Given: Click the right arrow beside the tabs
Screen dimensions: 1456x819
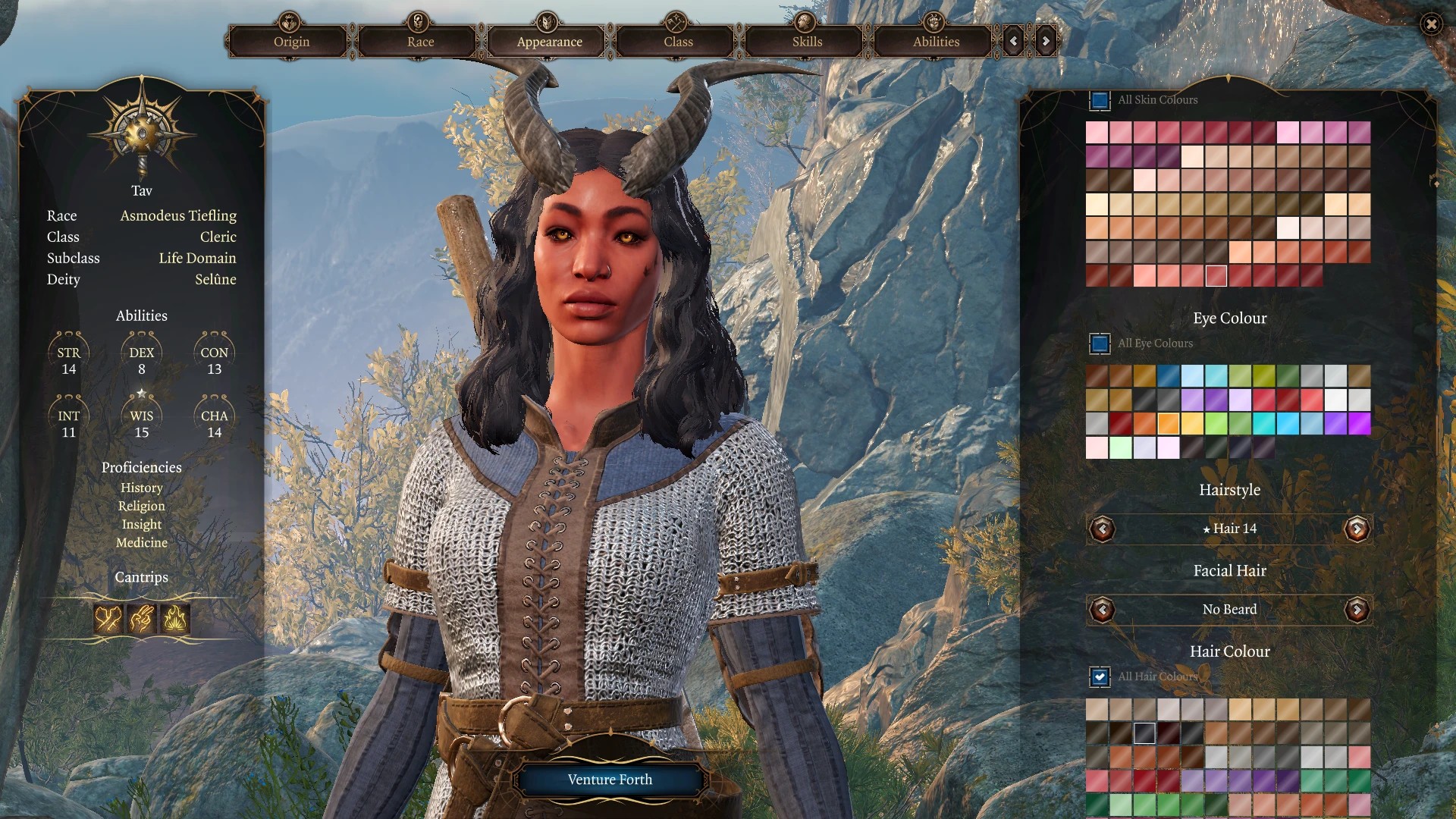Looking at the screenshot, I should coord(1046,41).
